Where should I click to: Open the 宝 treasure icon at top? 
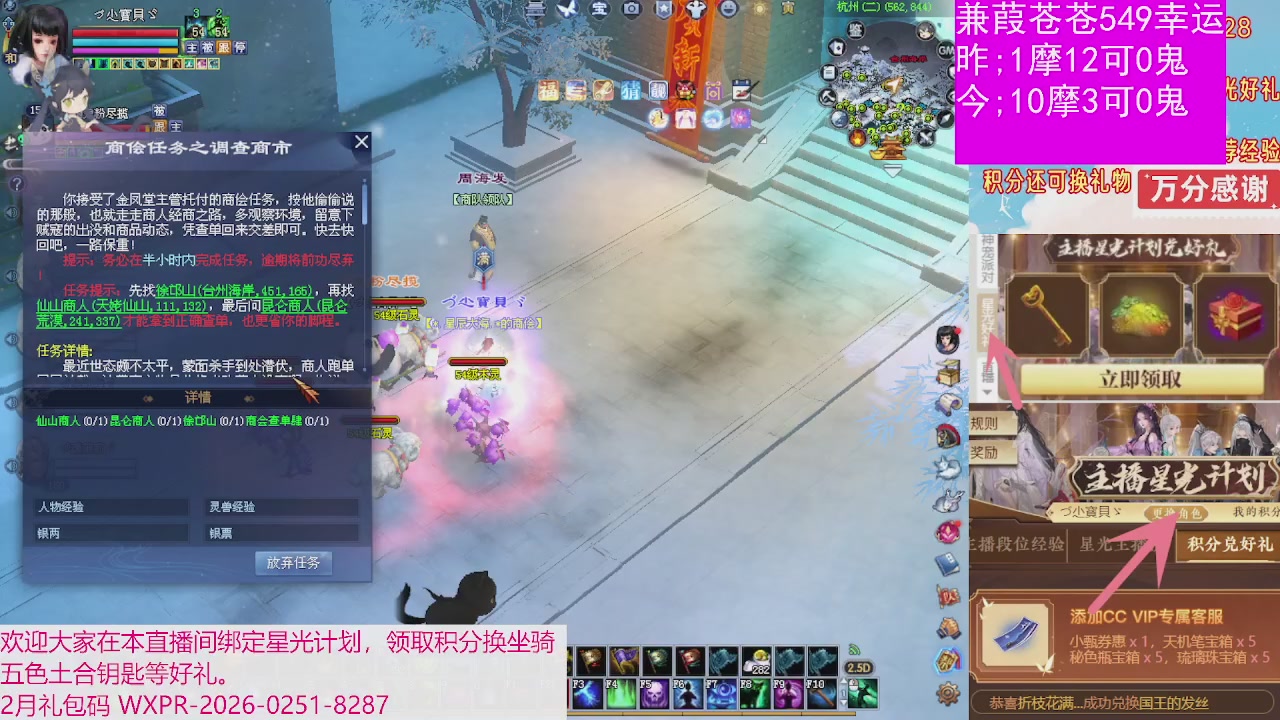pyautogui.click(x=602, y=10)
